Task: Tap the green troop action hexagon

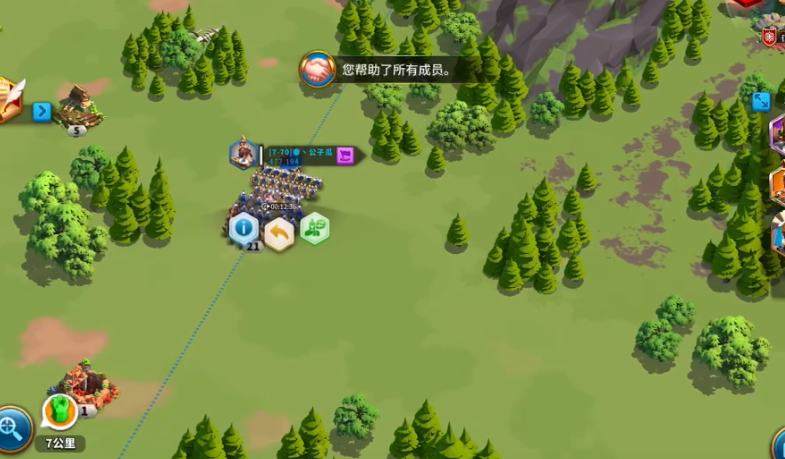Action: pos(314,229)
